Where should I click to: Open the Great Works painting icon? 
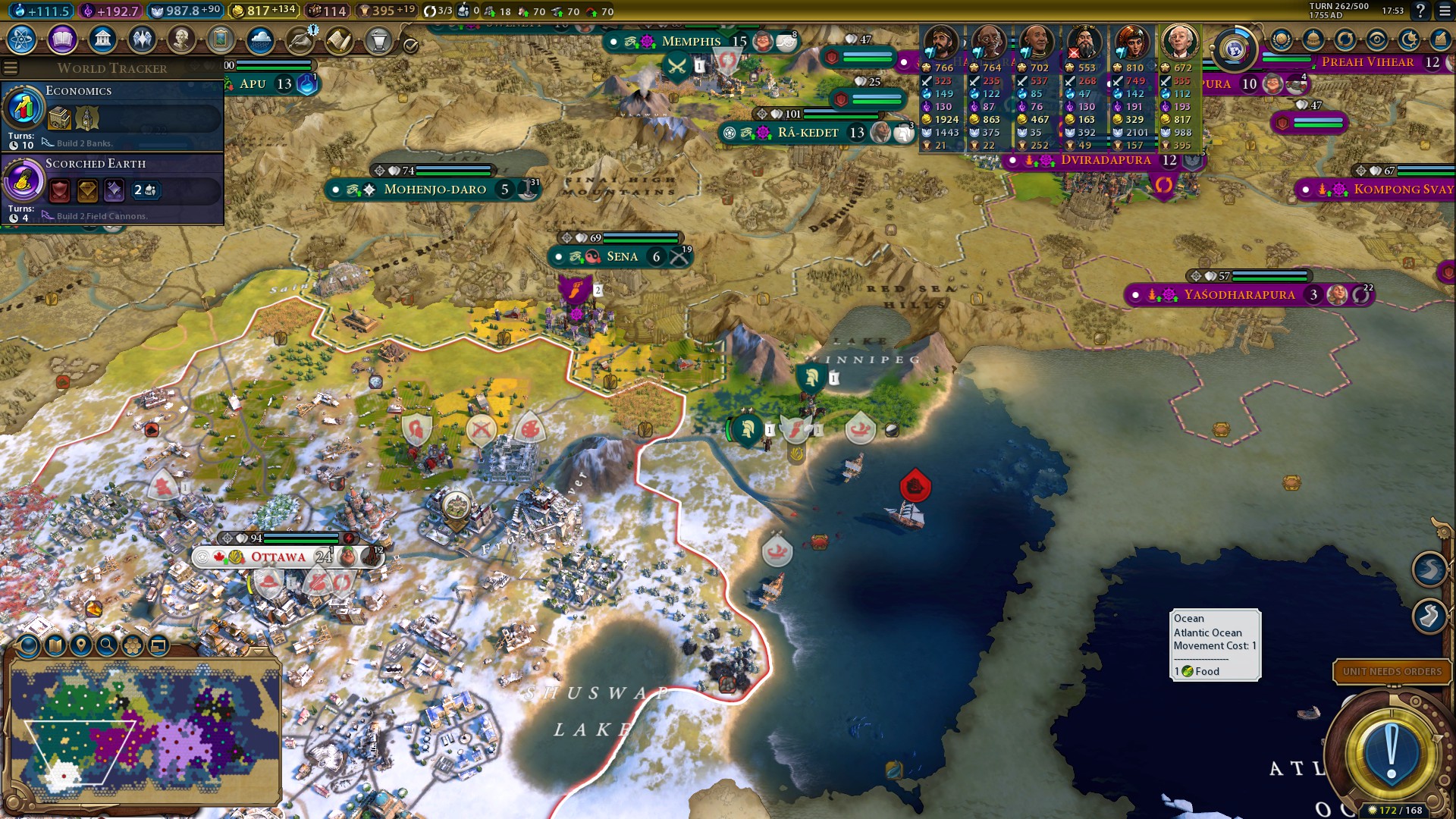(x=221, y=39)
